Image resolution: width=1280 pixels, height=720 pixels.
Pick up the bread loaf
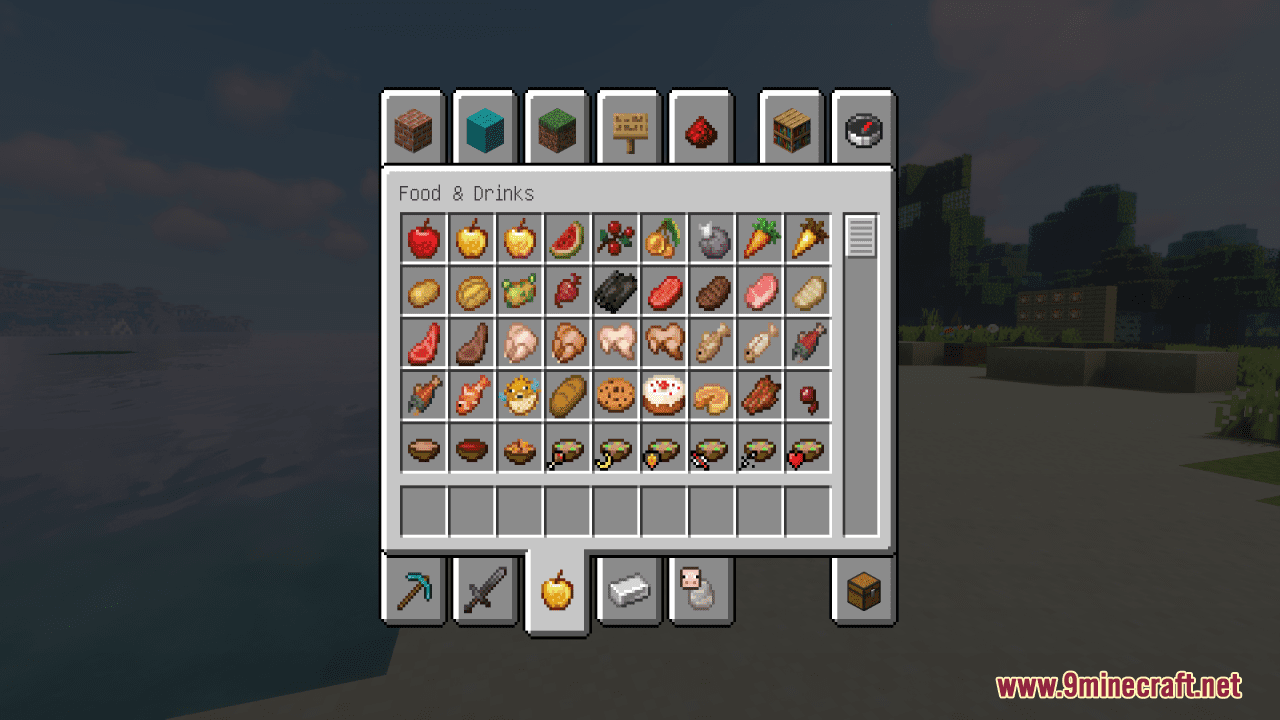[x=567, y=394]
